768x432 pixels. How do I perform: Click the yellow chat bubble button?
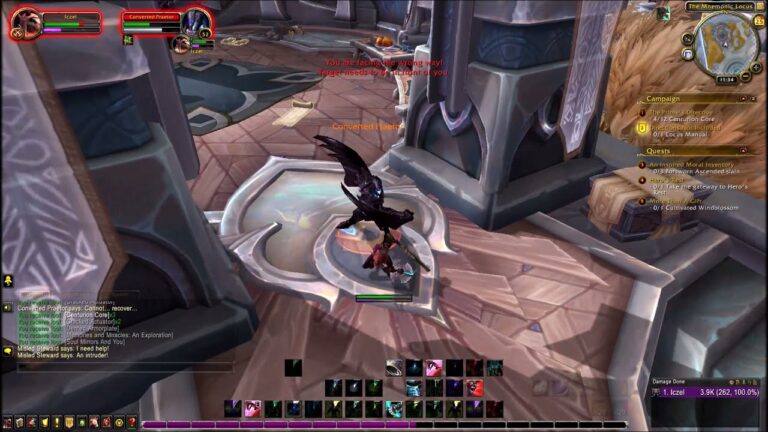coord(8,351)
